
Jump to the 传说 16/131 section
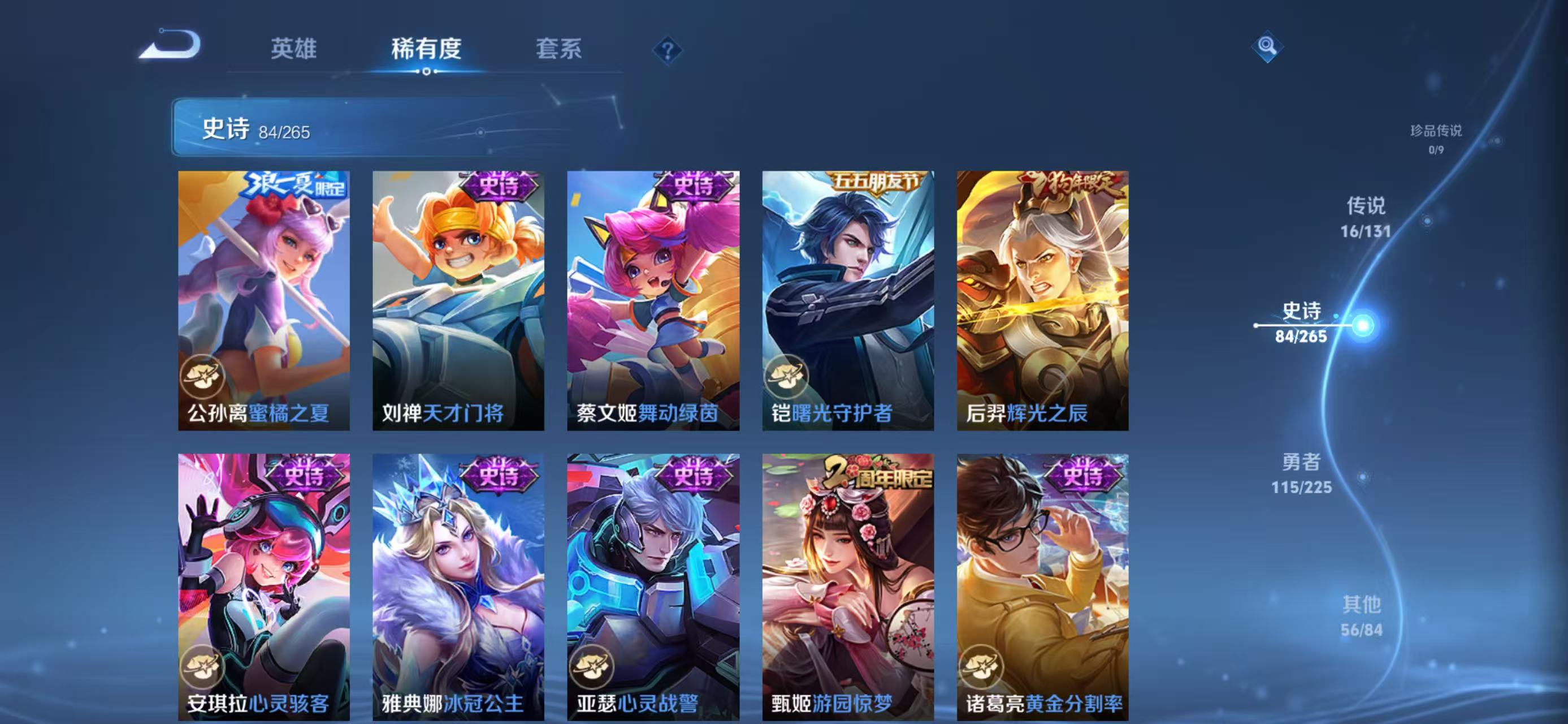1365,217
